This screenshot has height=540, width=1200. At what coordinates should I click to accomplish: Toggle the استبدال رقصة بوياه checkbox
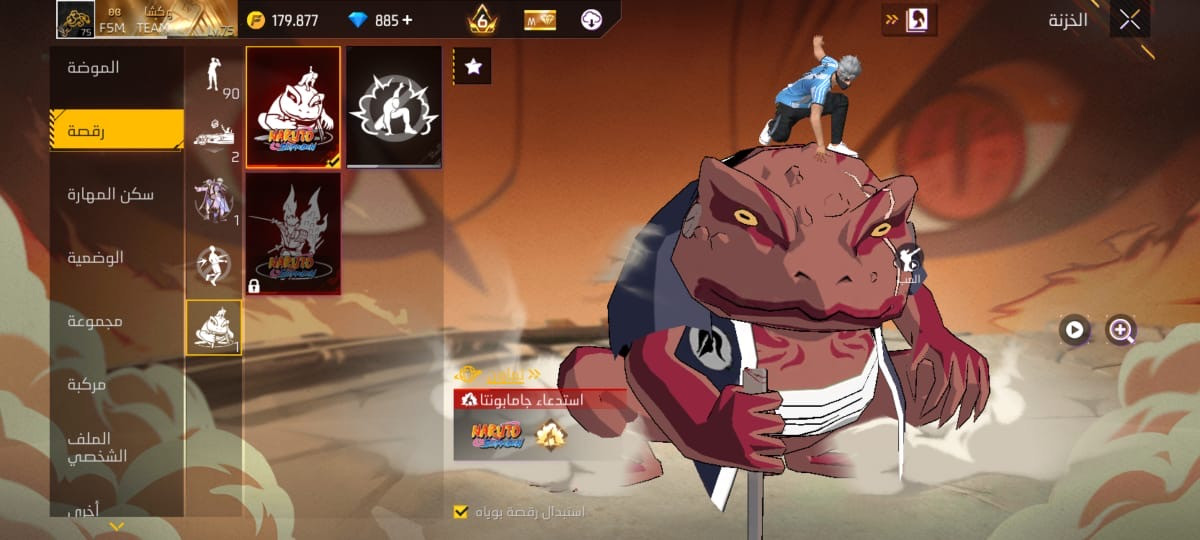pyautogui.click(x=461, y=512)
